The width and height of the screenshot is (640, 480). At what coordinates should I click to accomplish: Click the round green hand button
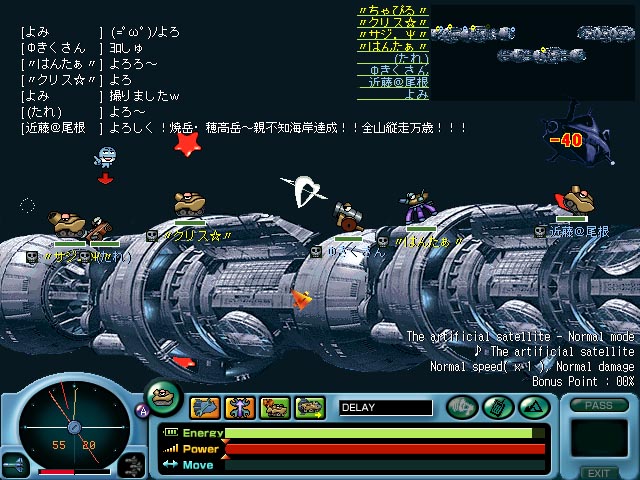pos(461,407)
